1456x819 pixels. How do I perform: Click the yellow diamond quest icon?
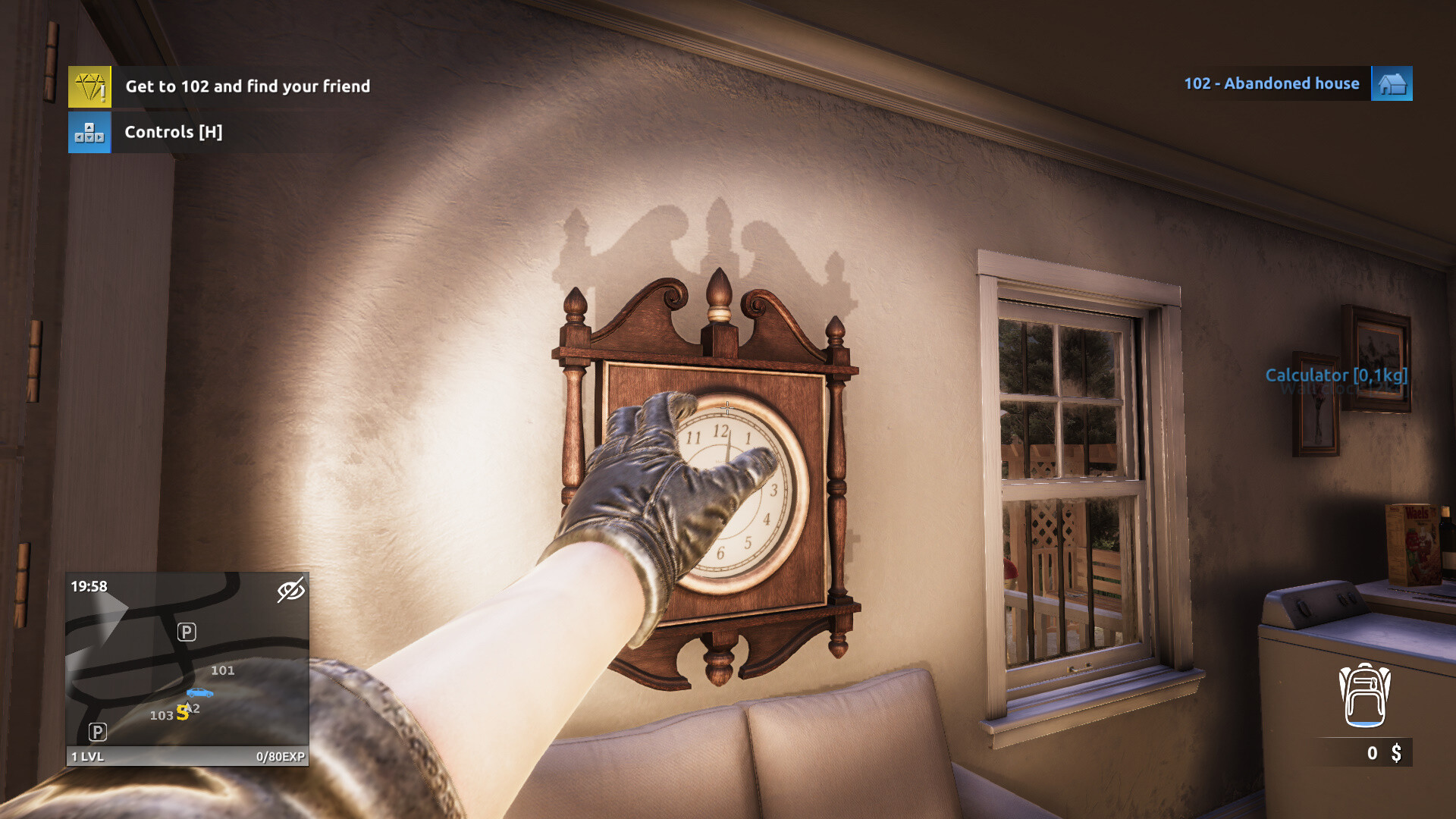tap(89, 86)
